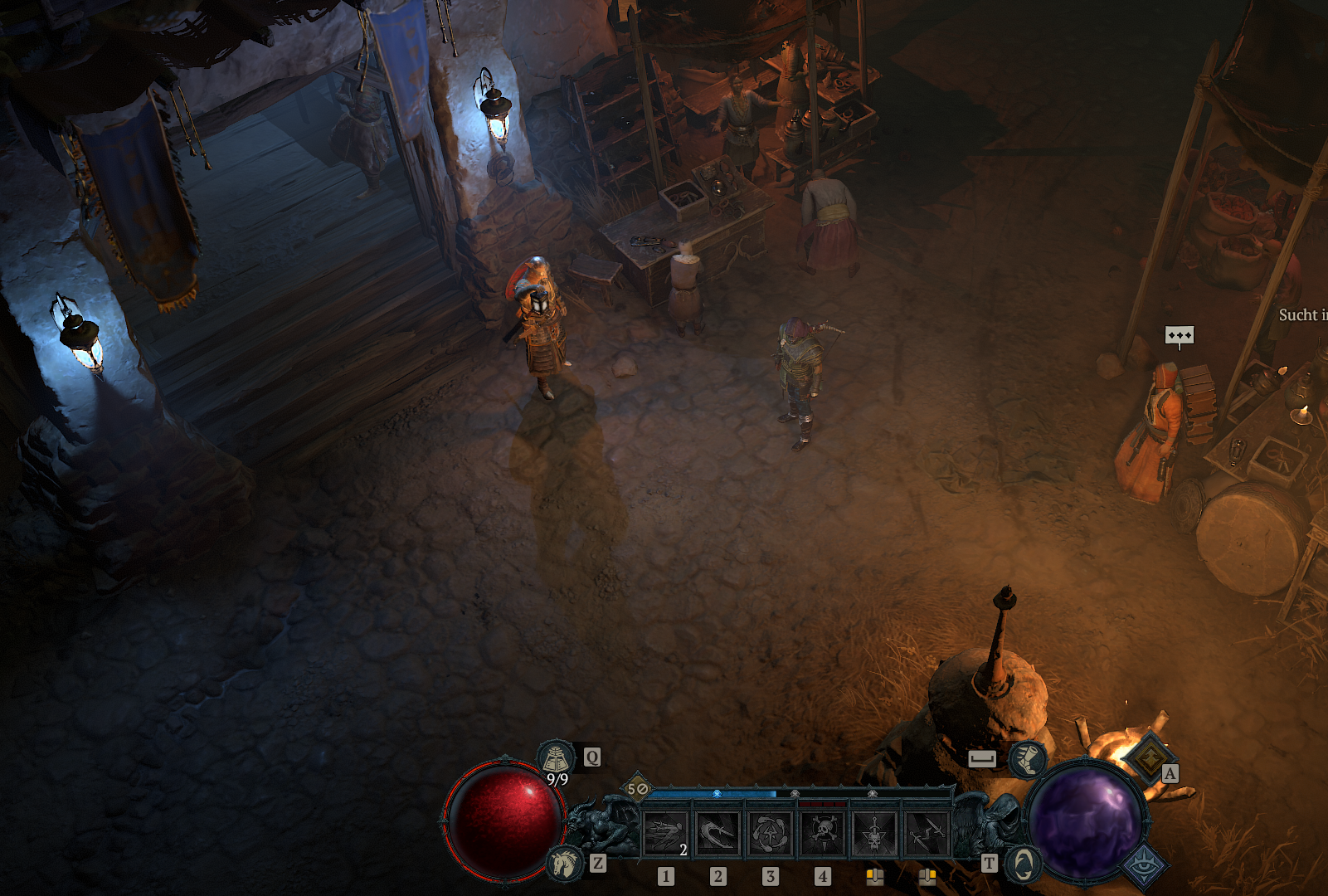Open the speech bubble above the merchant
The image size is (1328, 896).
click(x=1179, y=336)
